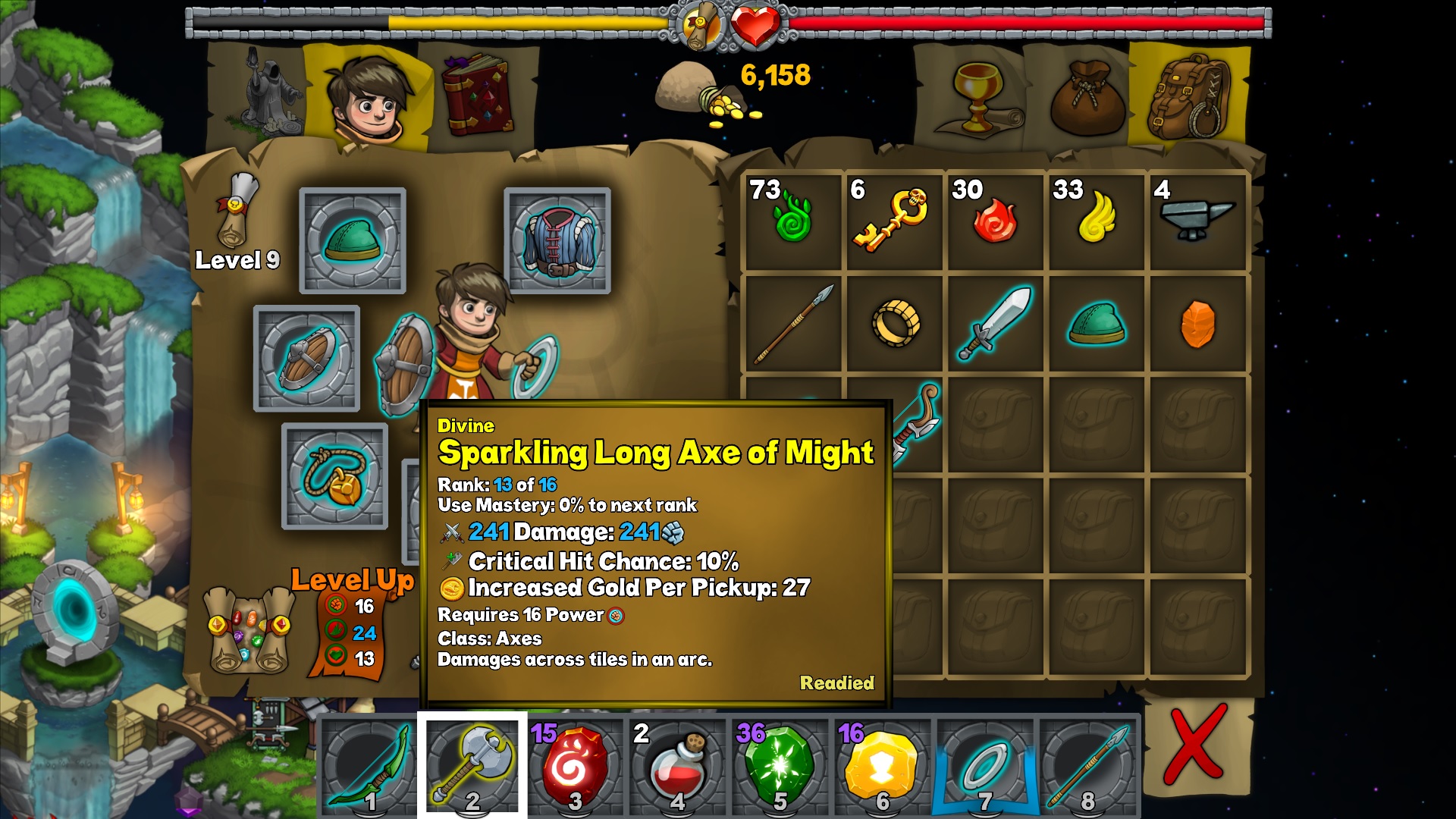The image size is (1456, 819).
Task: Select the orange gem in inventory
Action: [1197, 324]
